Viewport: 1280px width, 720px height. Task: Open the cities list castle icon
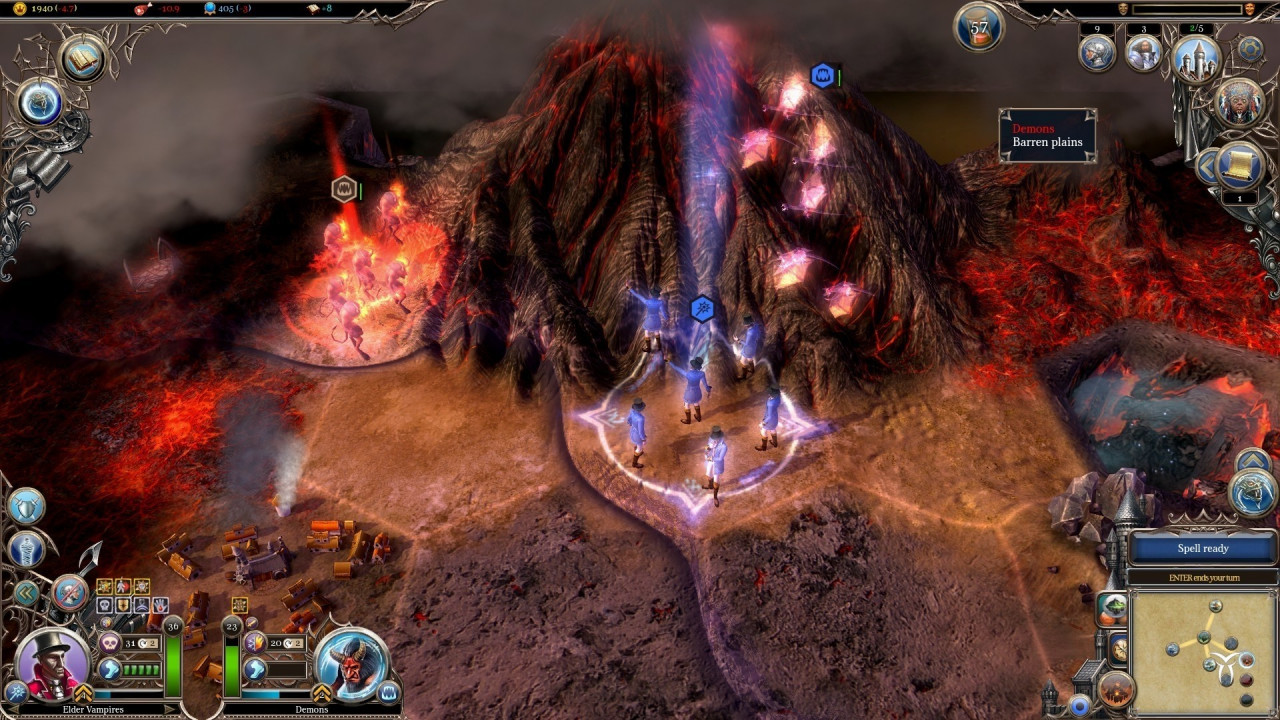[1196, 56]
